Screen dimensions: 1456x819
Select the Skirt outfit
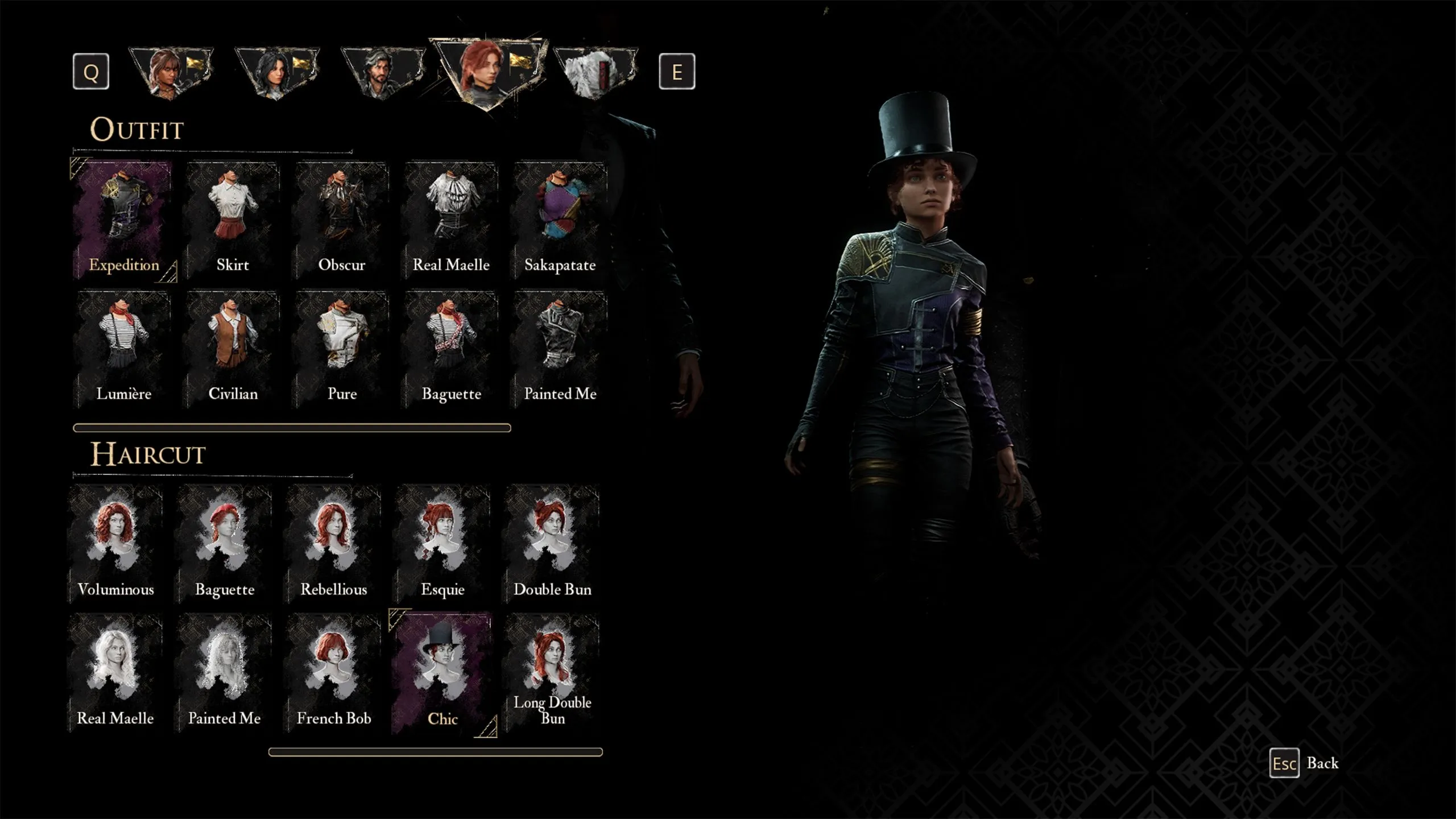(x=233, y=222)
